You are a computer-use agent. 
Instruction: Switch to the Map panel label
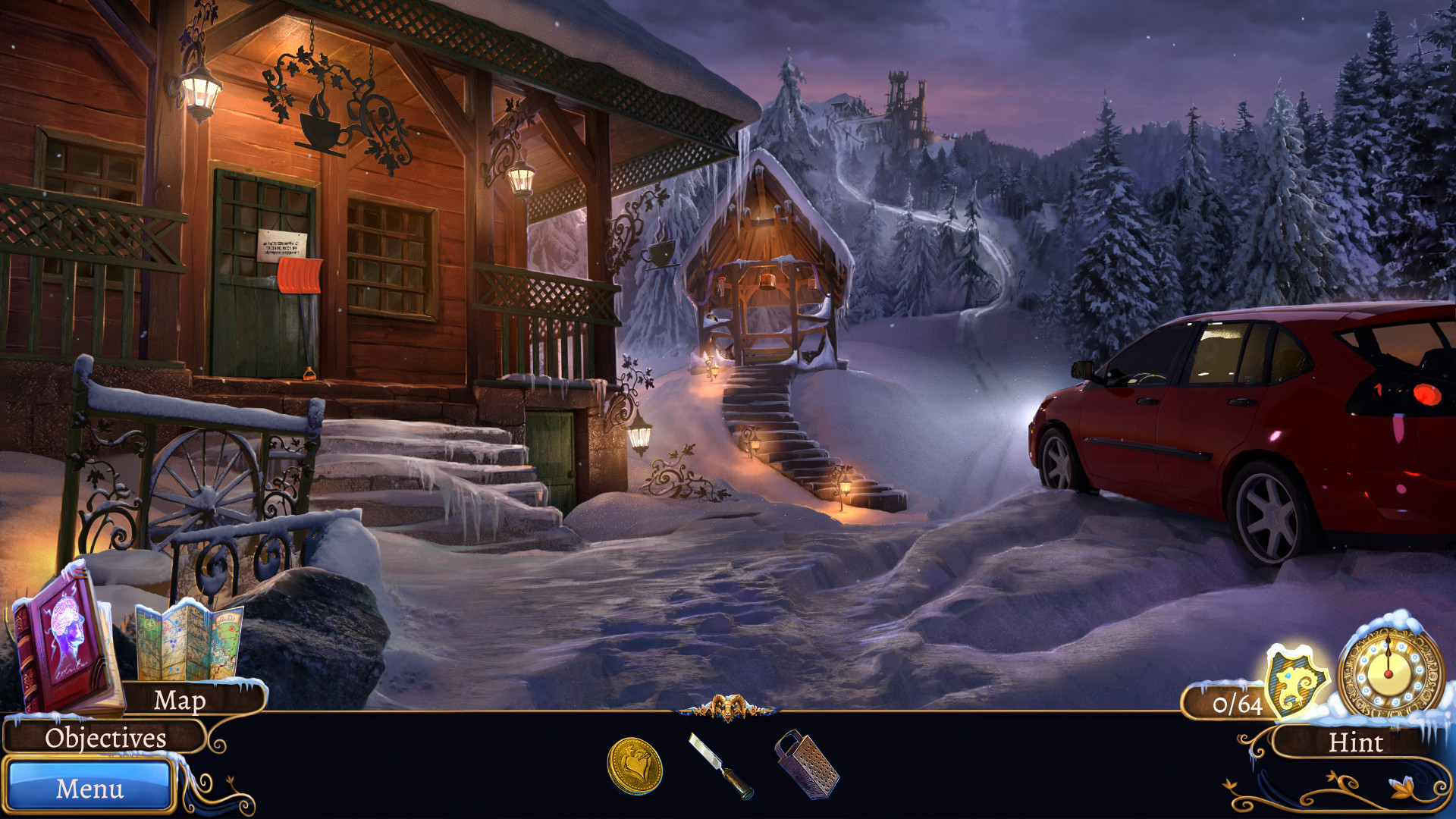click(182, 701)
